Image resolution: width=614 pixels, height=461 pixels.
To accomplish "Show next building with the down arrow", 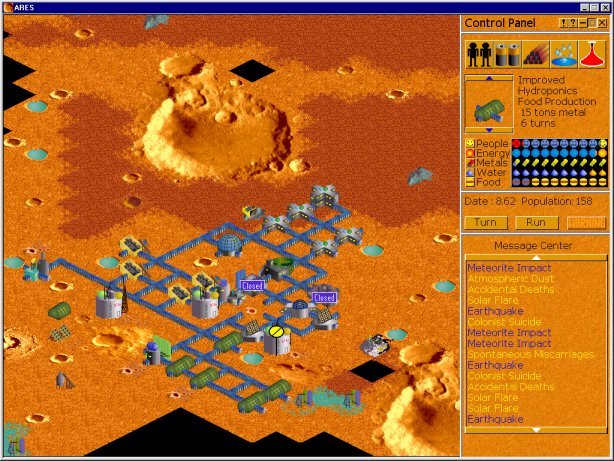I will (x=490, y=130).
